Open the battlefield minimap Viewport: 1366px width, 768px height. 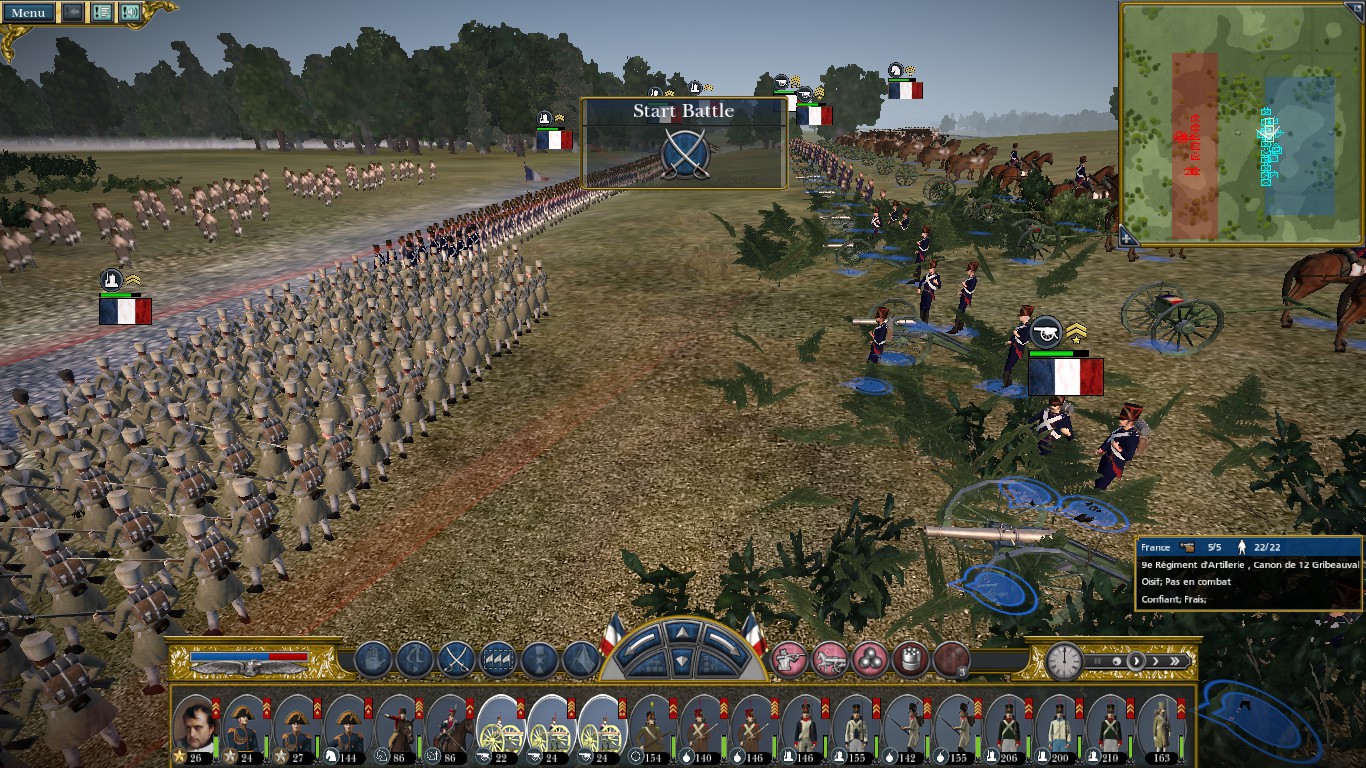pyautogui.click(x=1240, y=122)
